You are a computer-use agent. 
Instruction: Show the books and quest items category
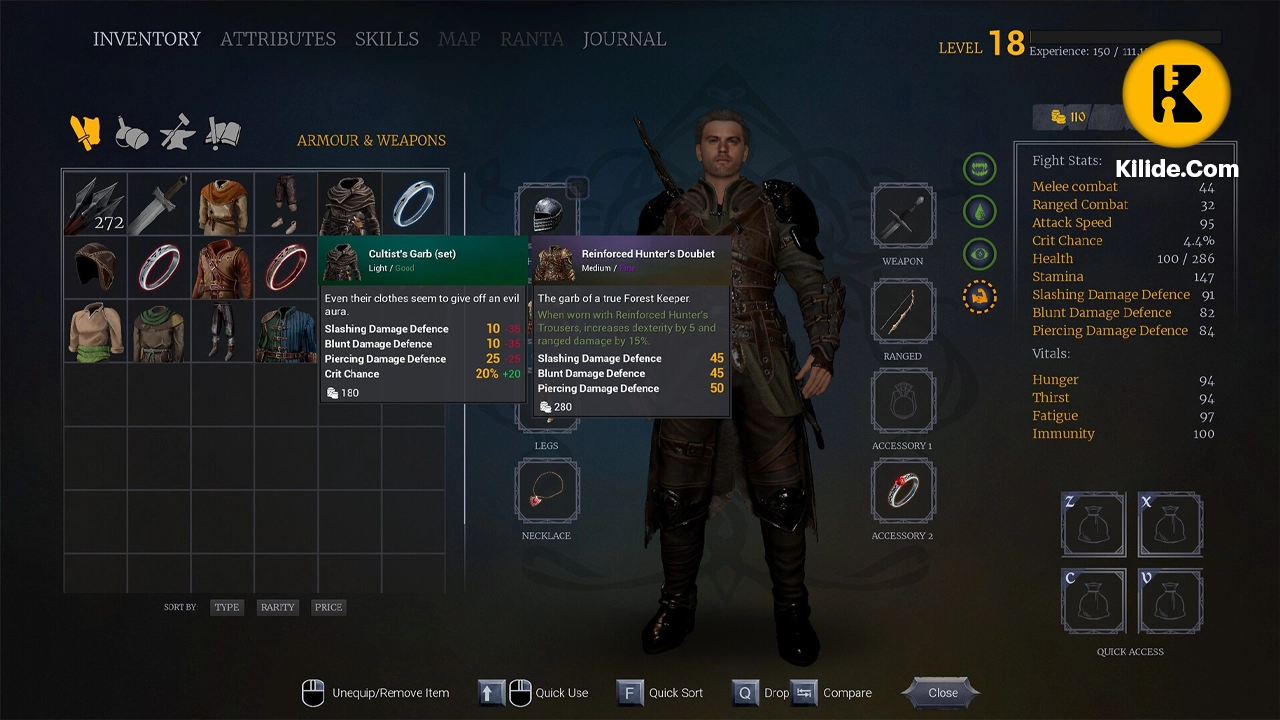click(223, 132)
